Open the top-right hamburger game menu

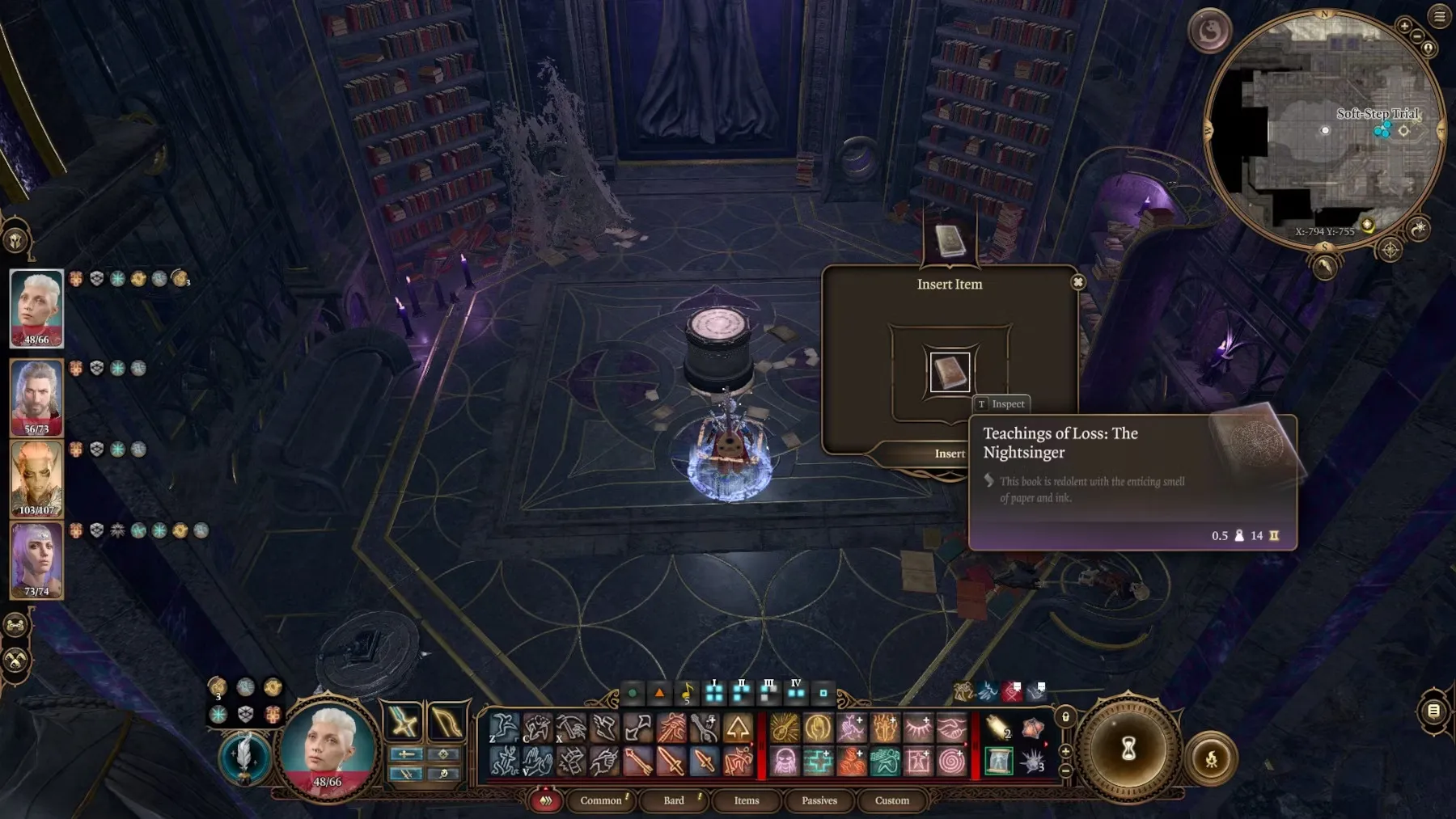1440,16
